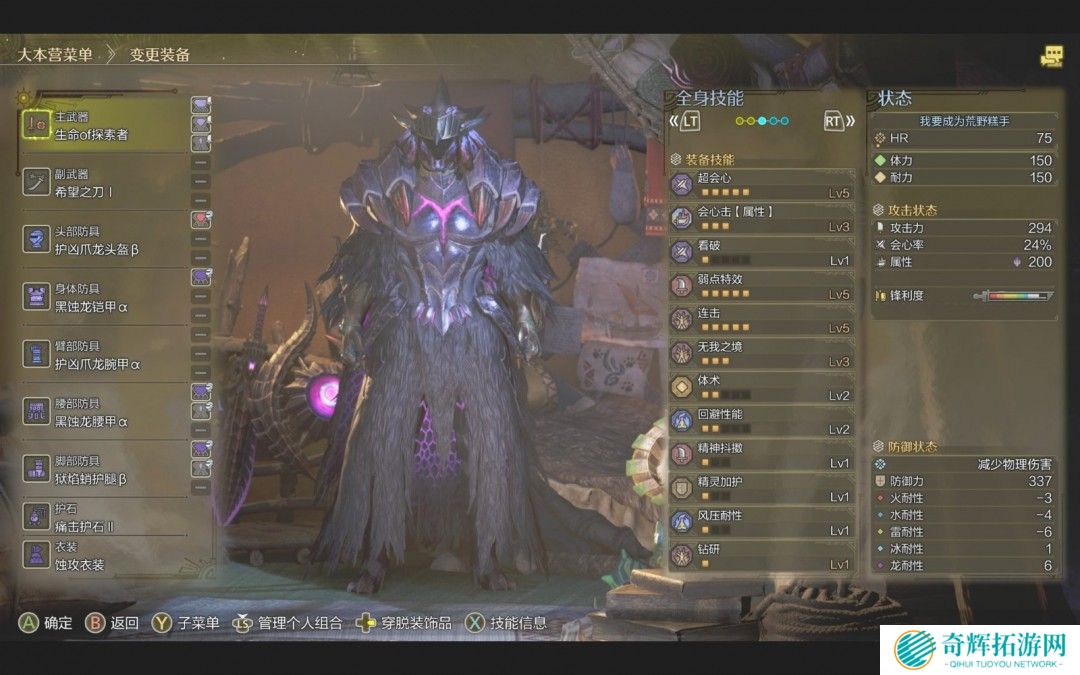Select the 回避性能 skill row
The width and height of the screenshot is (1080, 675).
coord(762,421)
